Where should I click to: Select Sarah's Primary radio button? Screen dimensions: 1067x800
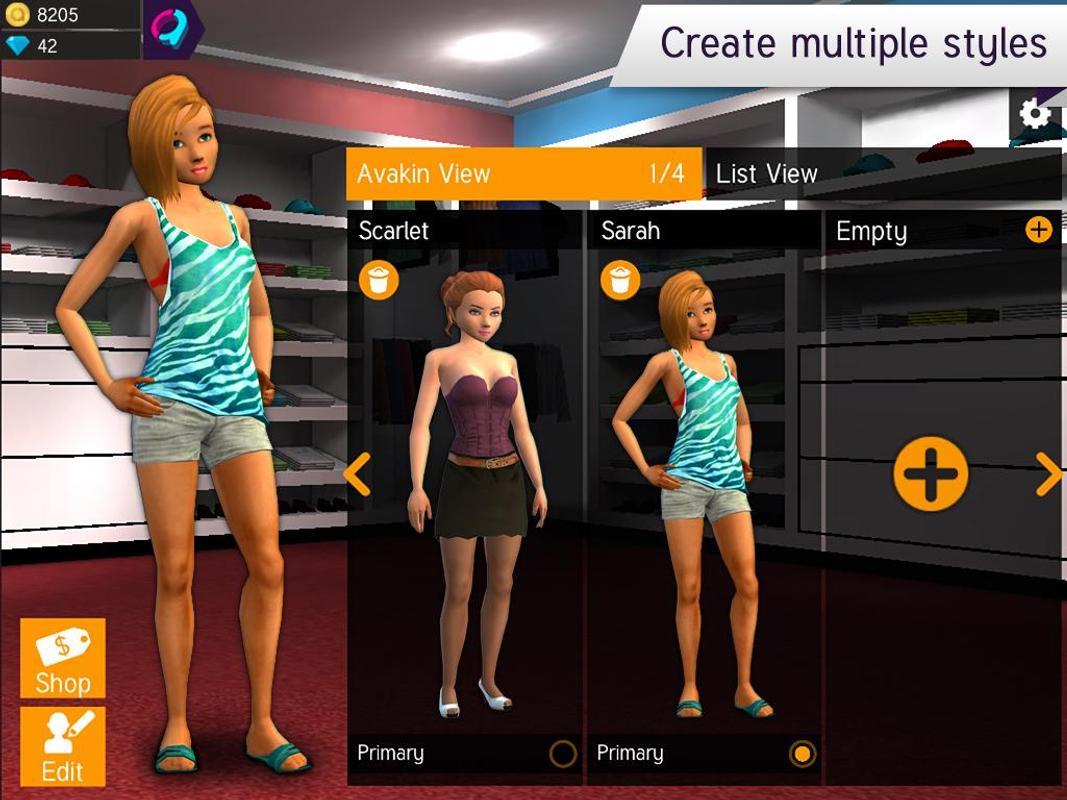click(802, 754)
